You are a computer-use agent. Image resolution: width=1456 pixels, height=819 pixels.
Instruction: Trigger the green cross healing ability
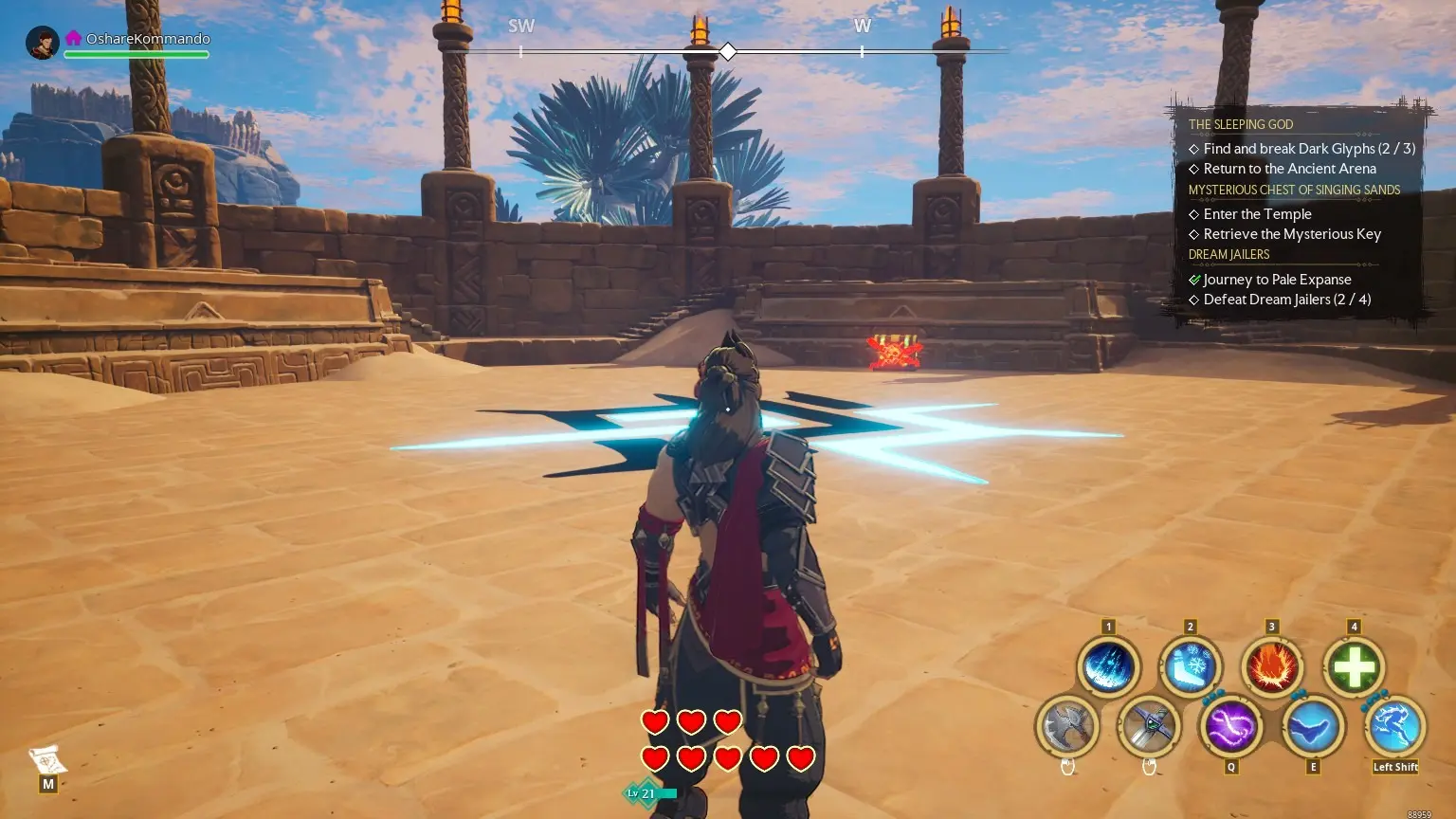(1354, 667)
